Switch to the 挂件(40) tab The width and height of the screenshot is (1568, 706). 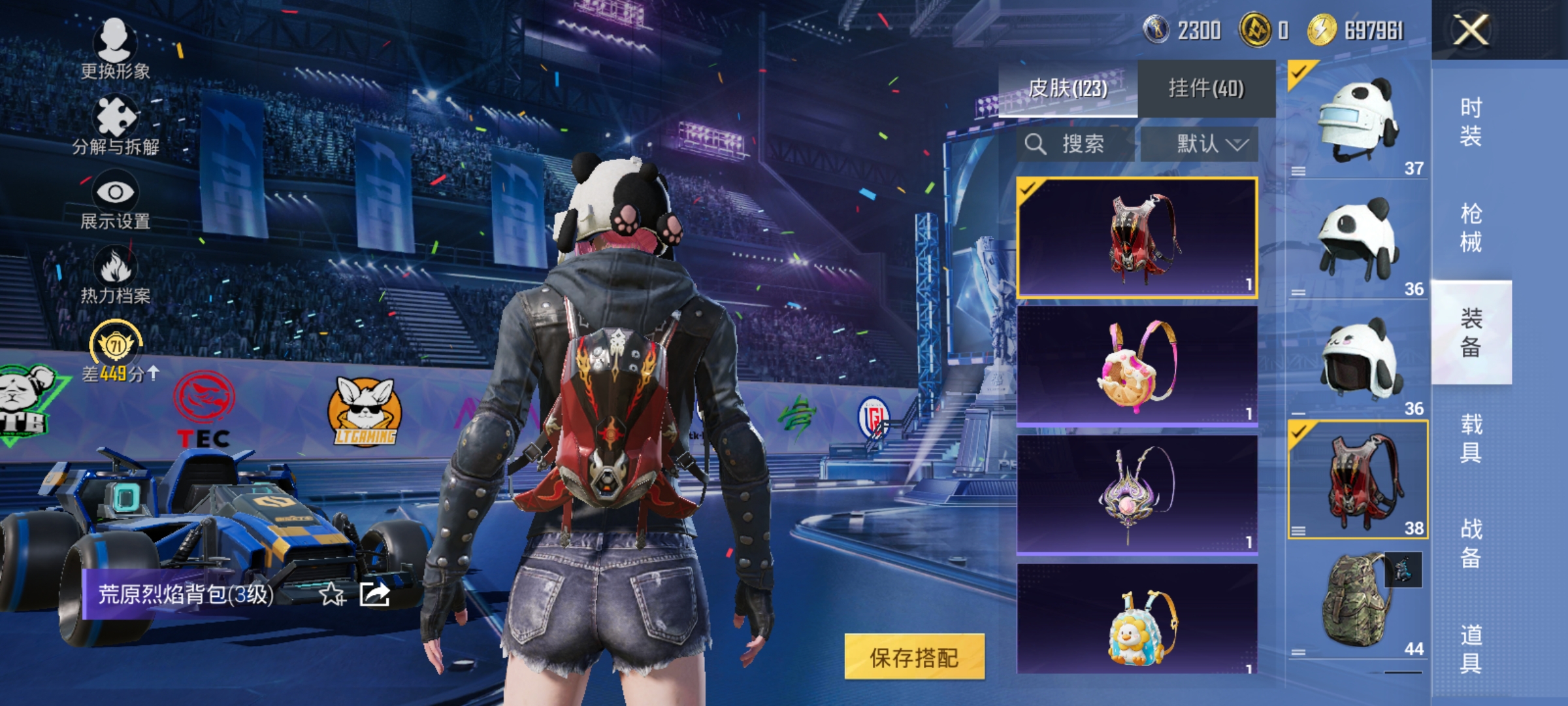coord(1207,88)
